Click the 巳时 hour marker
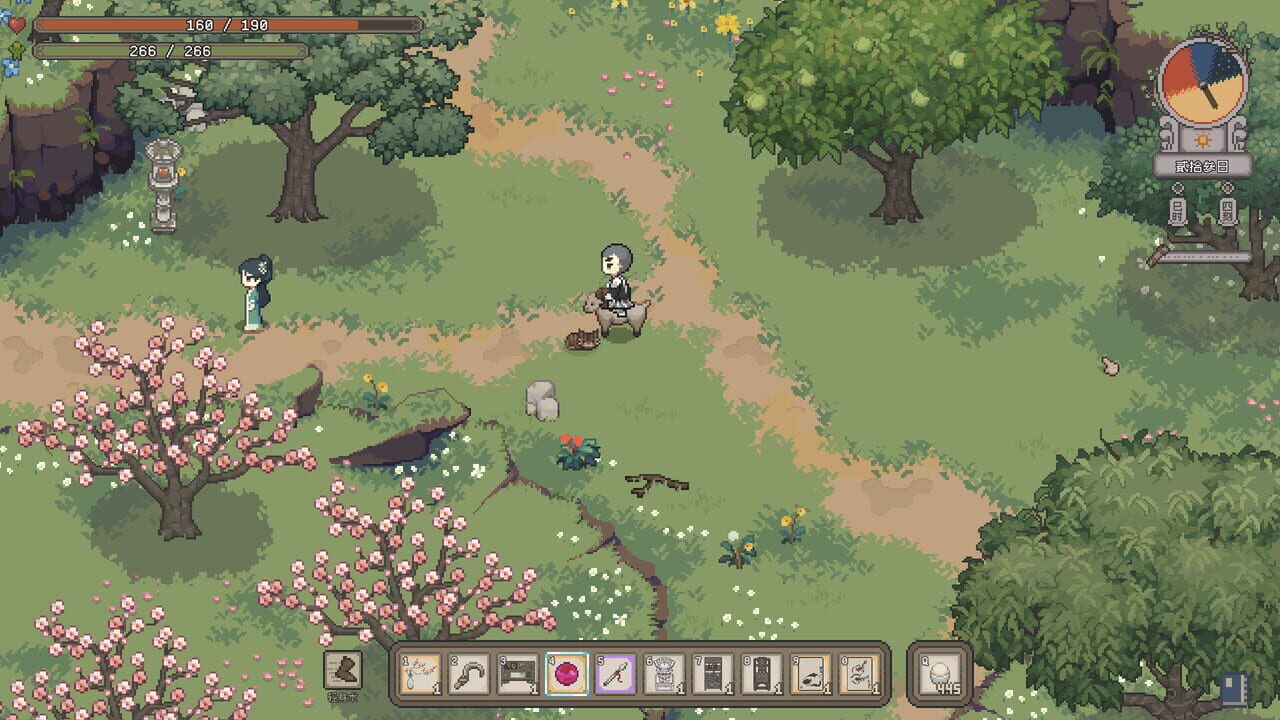 point(1178,210)
